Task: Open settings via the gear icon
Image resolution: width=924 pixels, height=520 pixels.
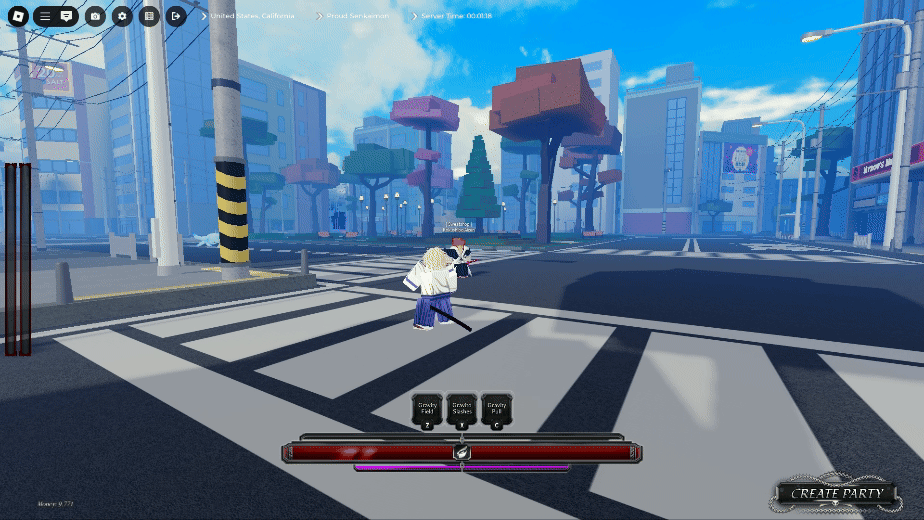Action: (x=122, y=16)
